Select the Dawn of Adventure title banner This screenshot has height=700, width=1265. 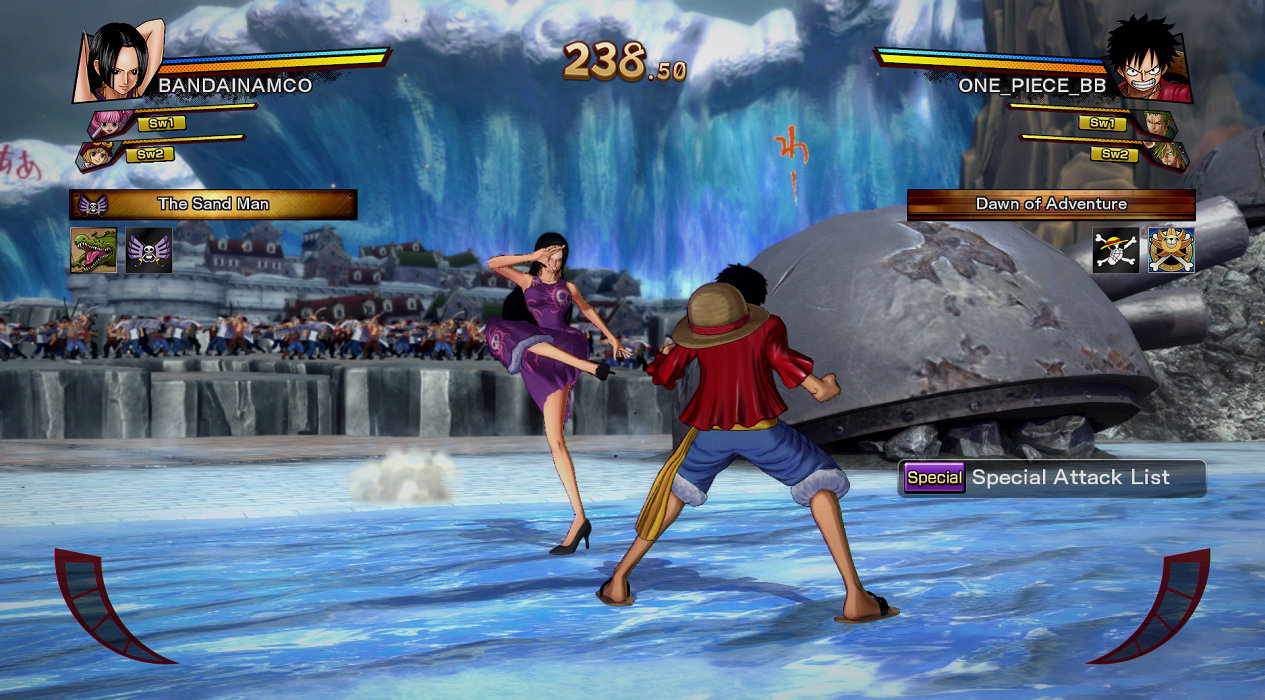click(x=1051, y=204)
